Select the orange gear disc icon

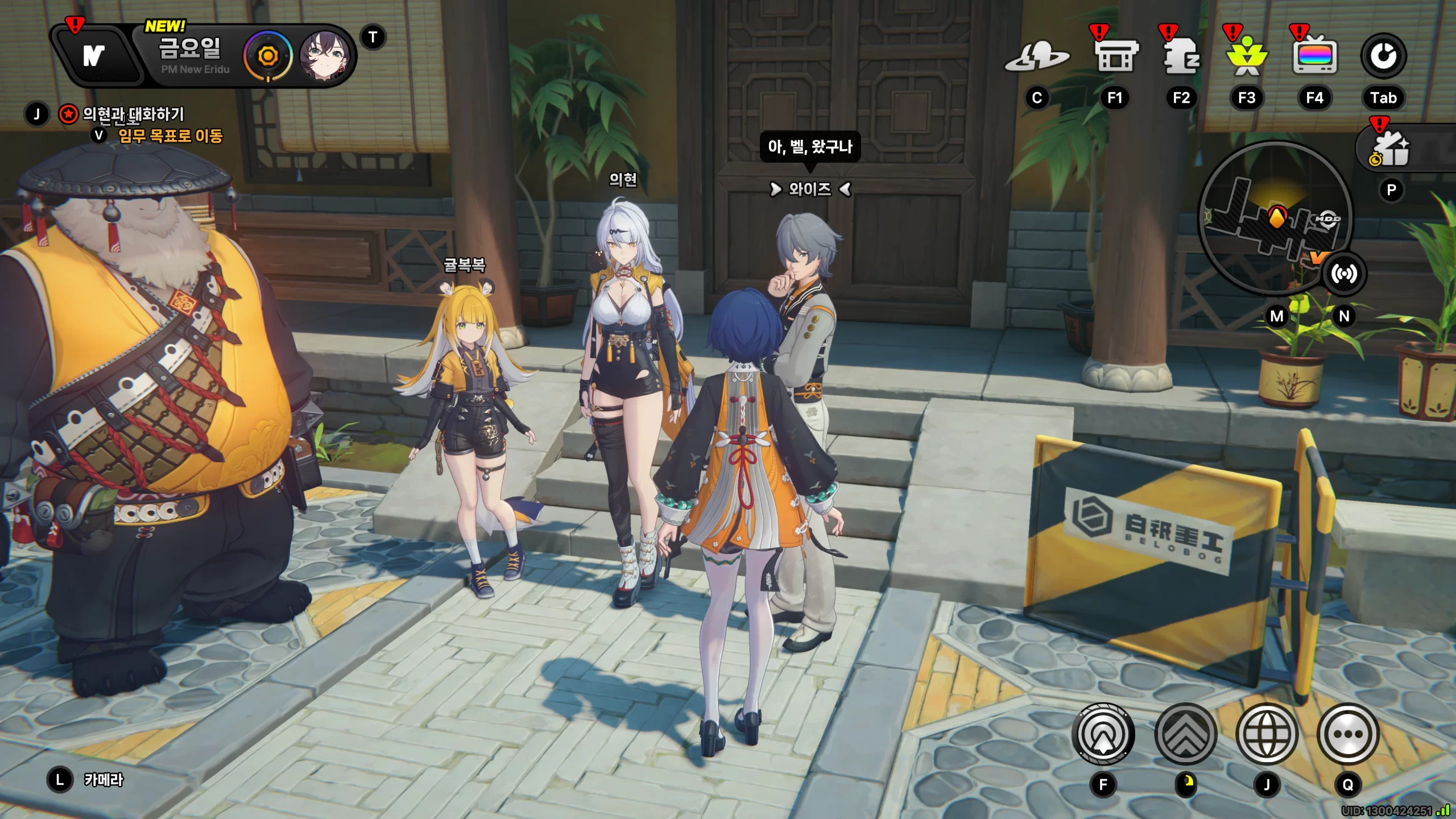click(x=267, y=56)
